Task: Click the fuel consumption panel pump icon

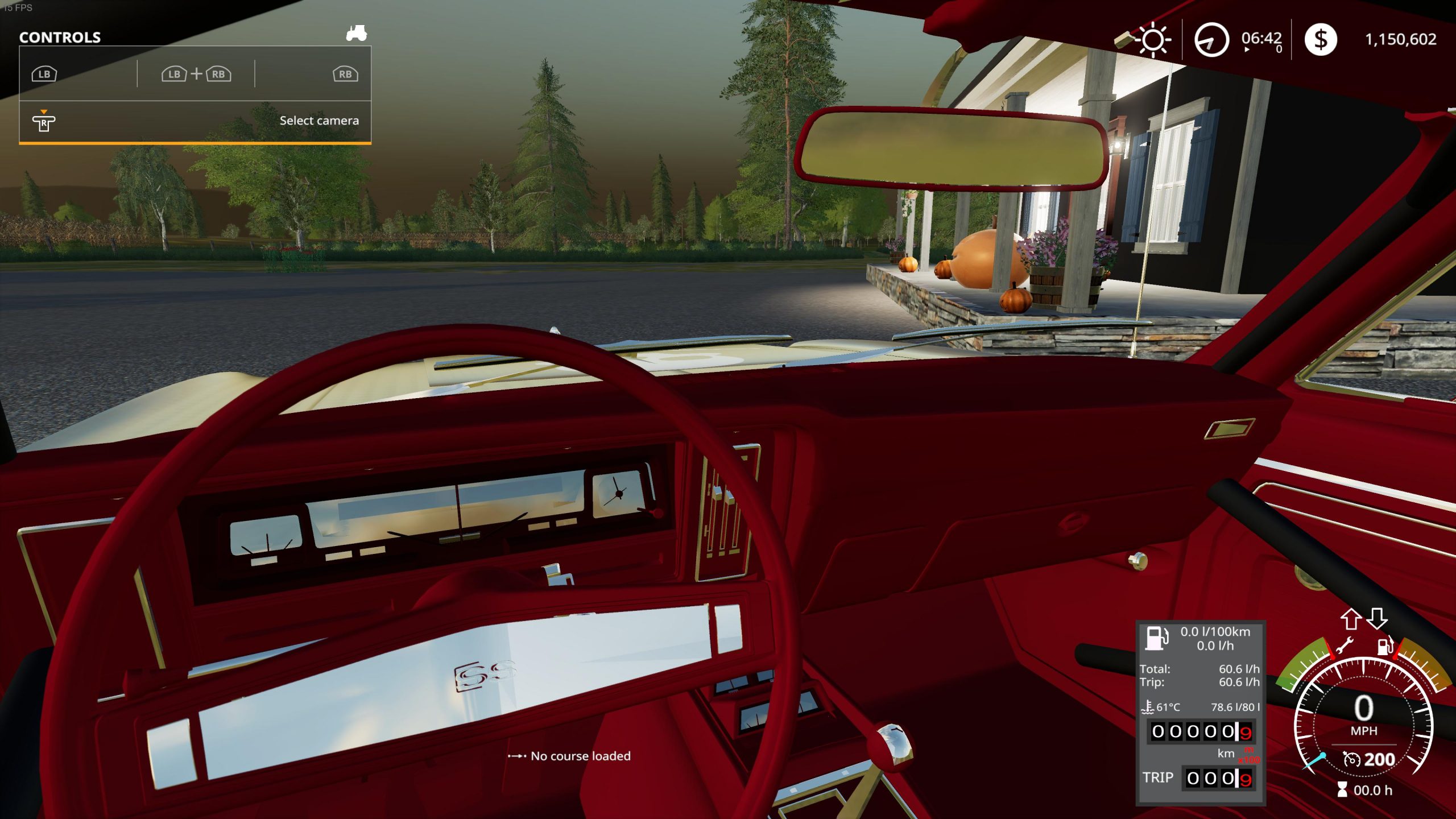Action: 1156,638
